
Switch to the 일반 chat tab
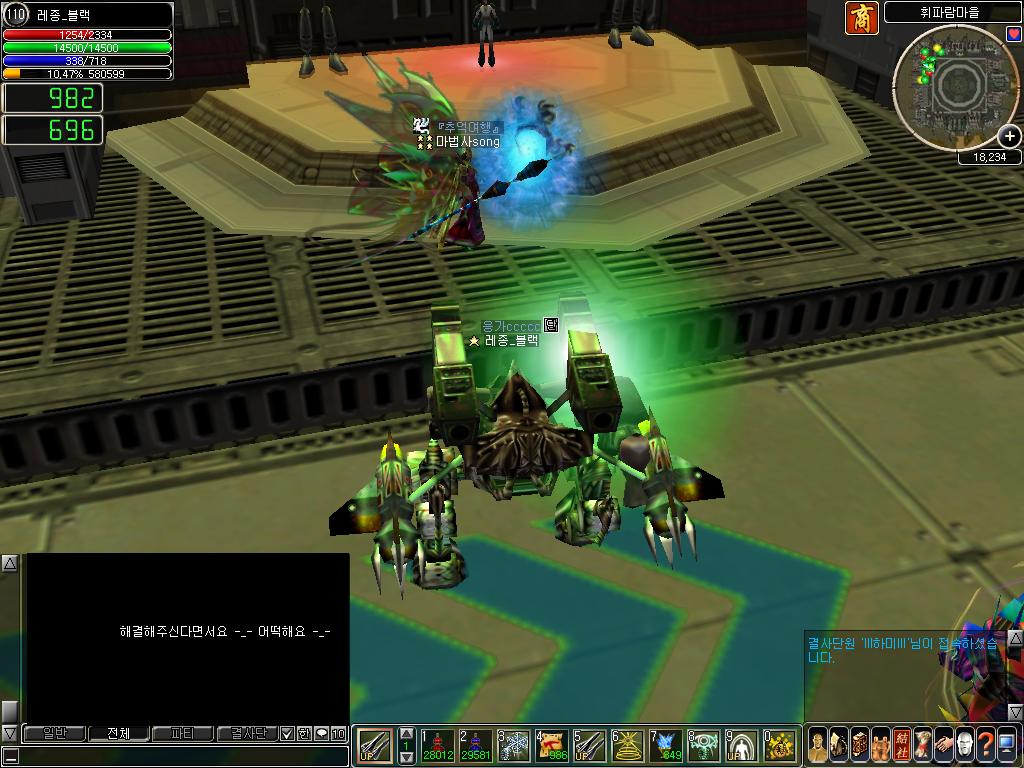pos(55,733)
